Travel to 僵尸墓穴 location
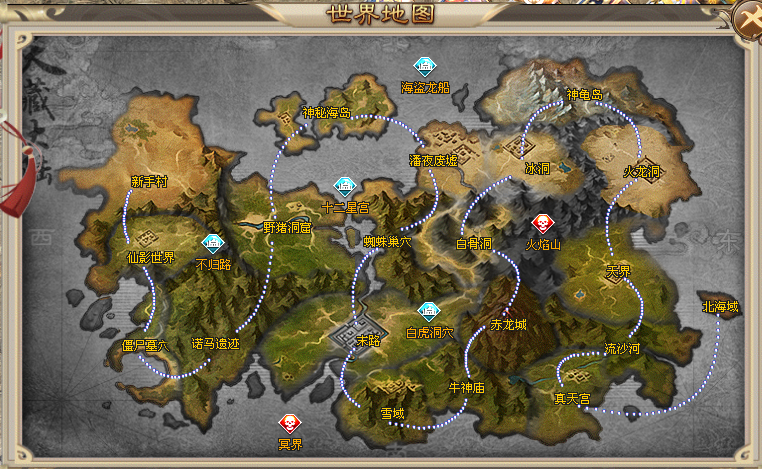 click(x=145, y=345)
